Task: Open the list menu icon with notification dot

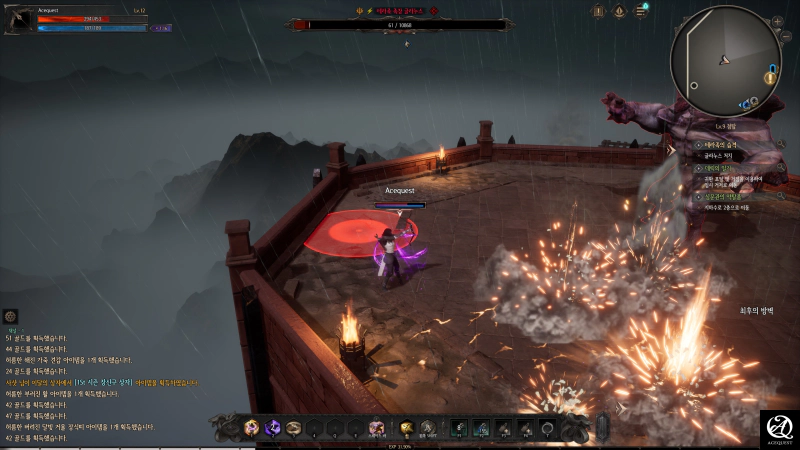Action: tap(640, 11)
